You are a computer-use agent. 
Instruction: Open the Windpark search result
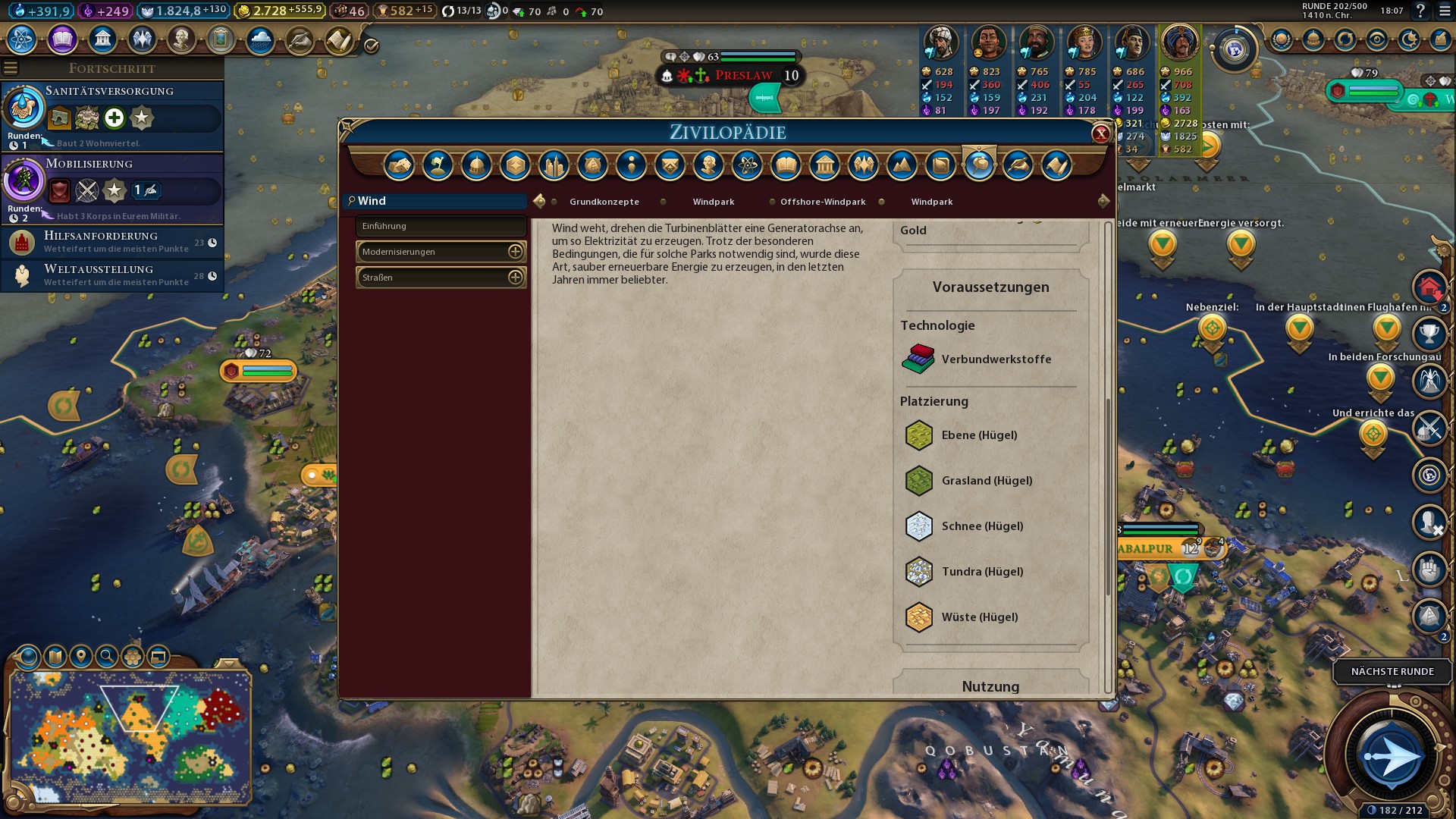pos(713,202)
